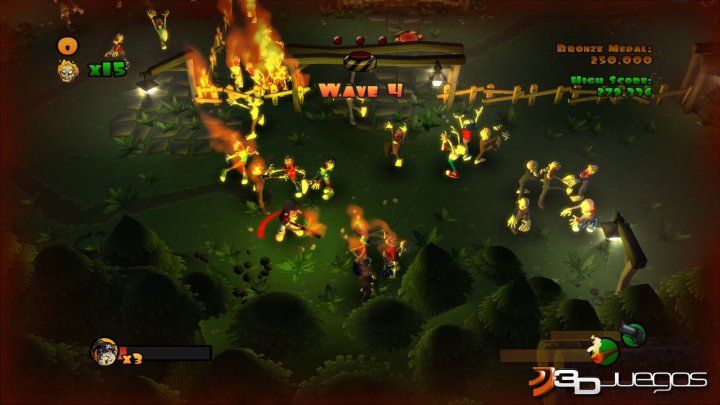Select the flaming torch weapon icon

coord(602,349)
